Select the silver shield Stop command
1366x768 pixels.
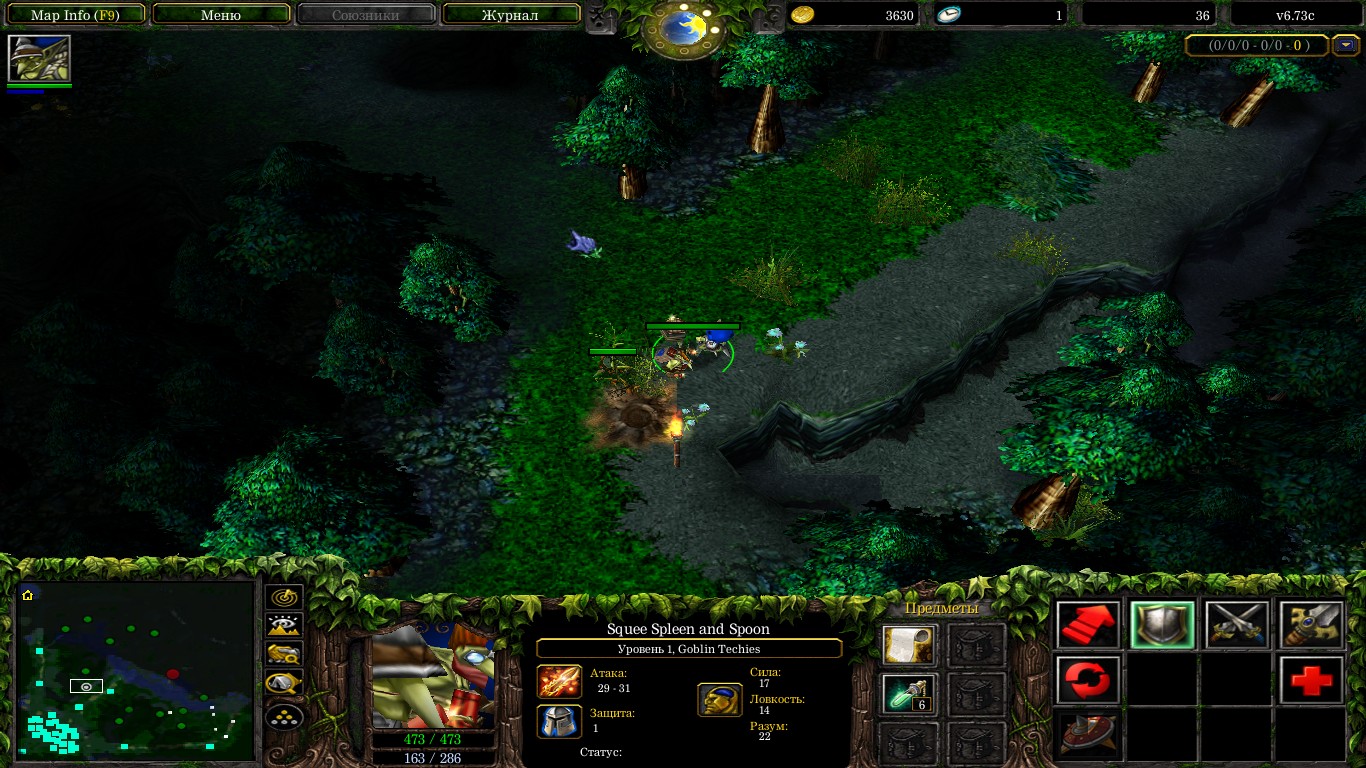(1162, 626)
